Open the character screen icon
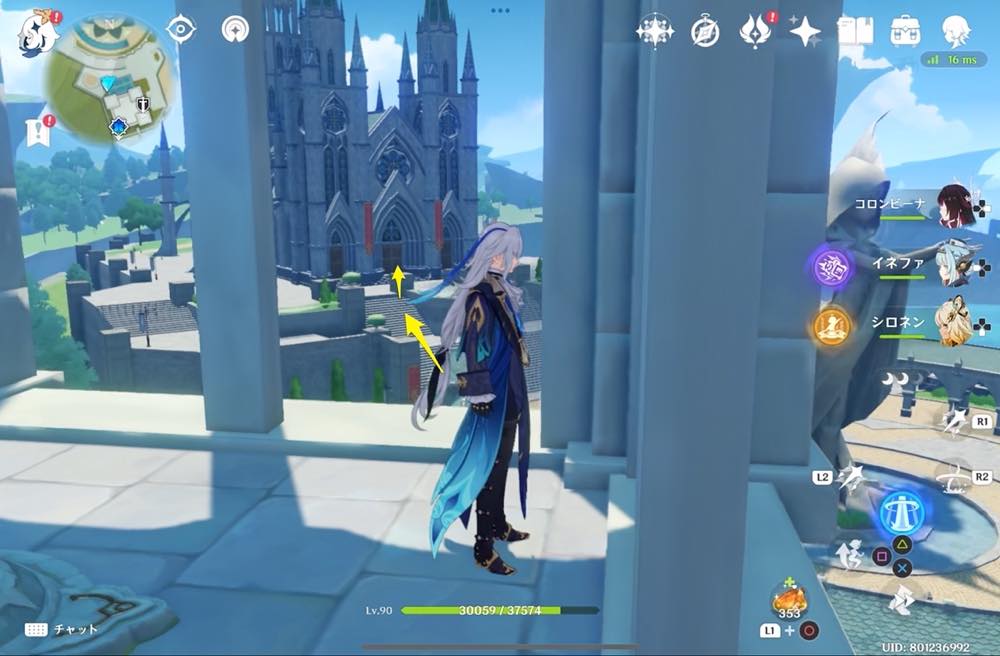 pos(957,31)
